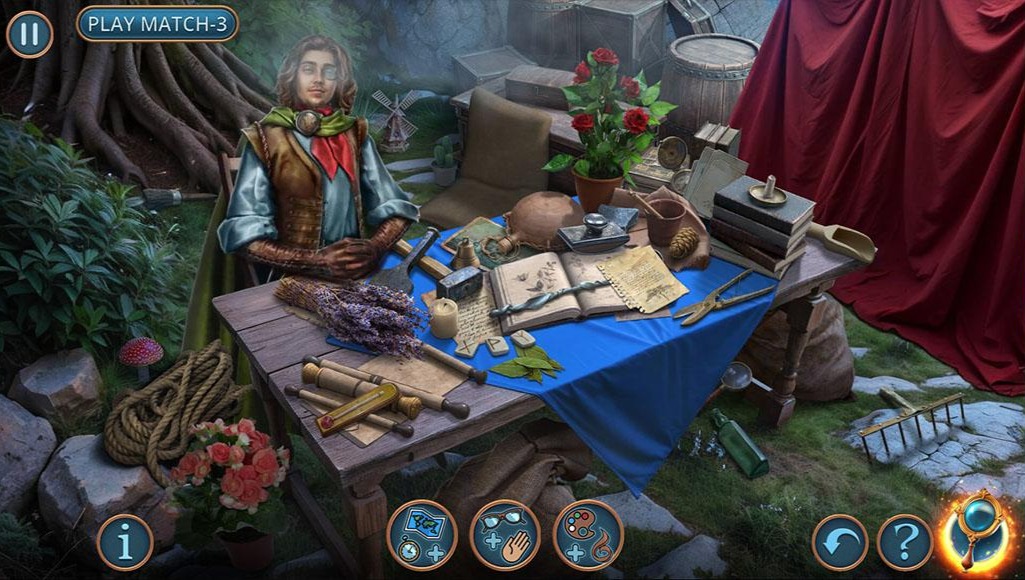Activate the paint palette bonus icon
This screenshot has height=580, width=1025.
tap(588, 535)
